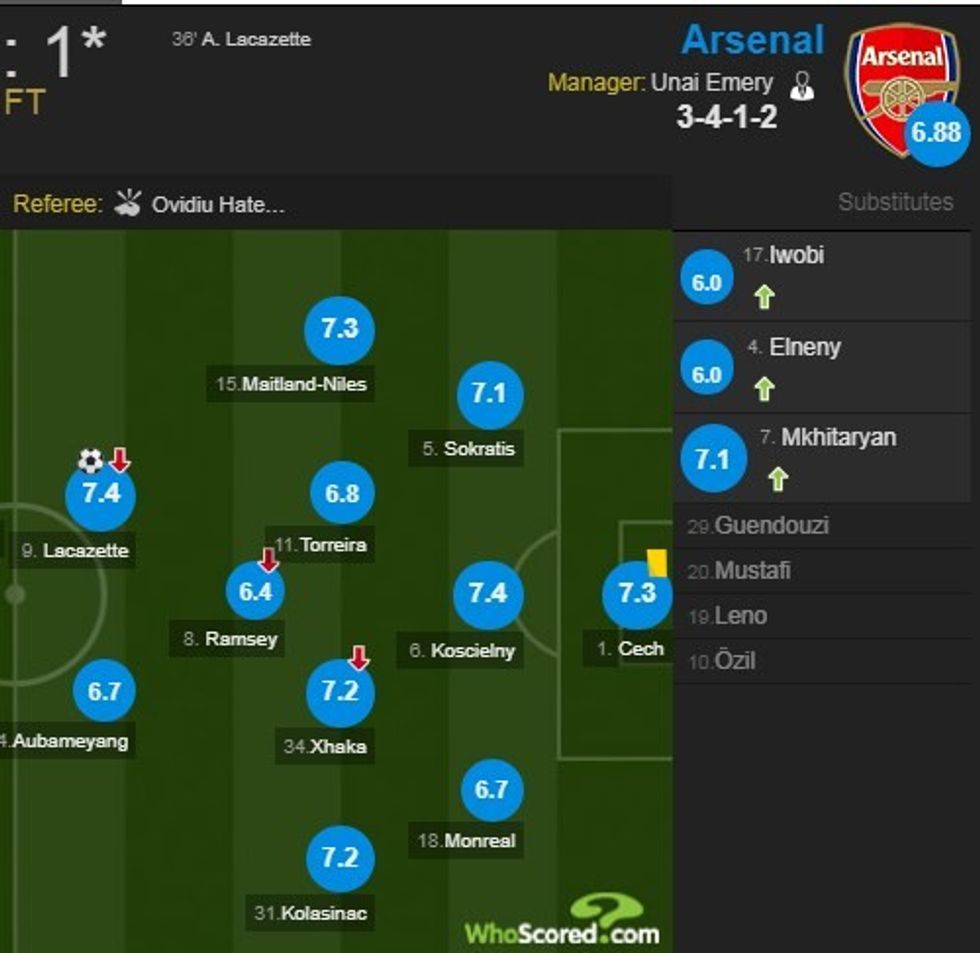The width and height of the screenshot is (980, 953).
Task: Click the WhoScored.com logo
Action: (562, 921)
